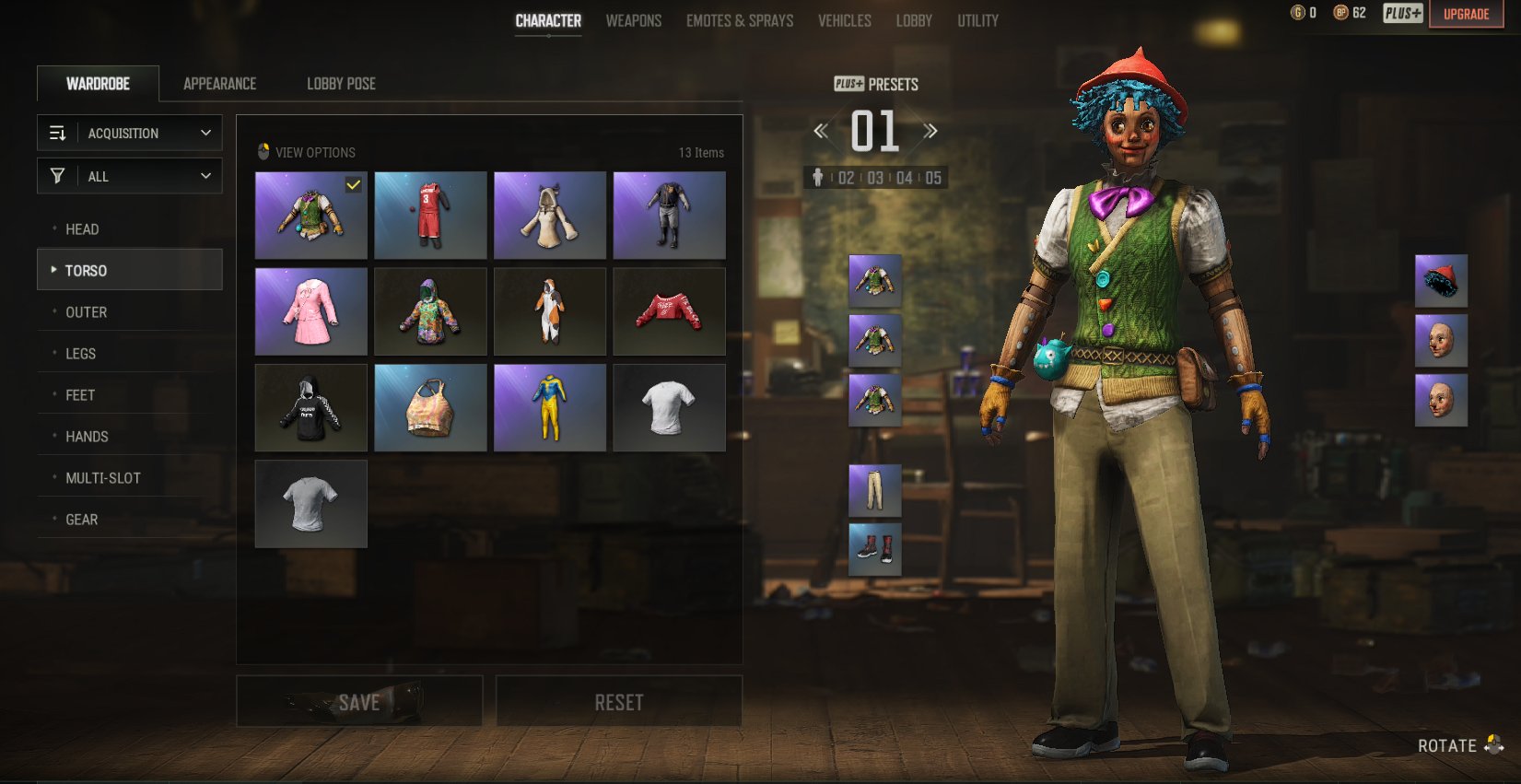Click the red Upgrade button
Image resolution: width=1521 pixels, height=784 pixels.
[x=1466, y=14]
